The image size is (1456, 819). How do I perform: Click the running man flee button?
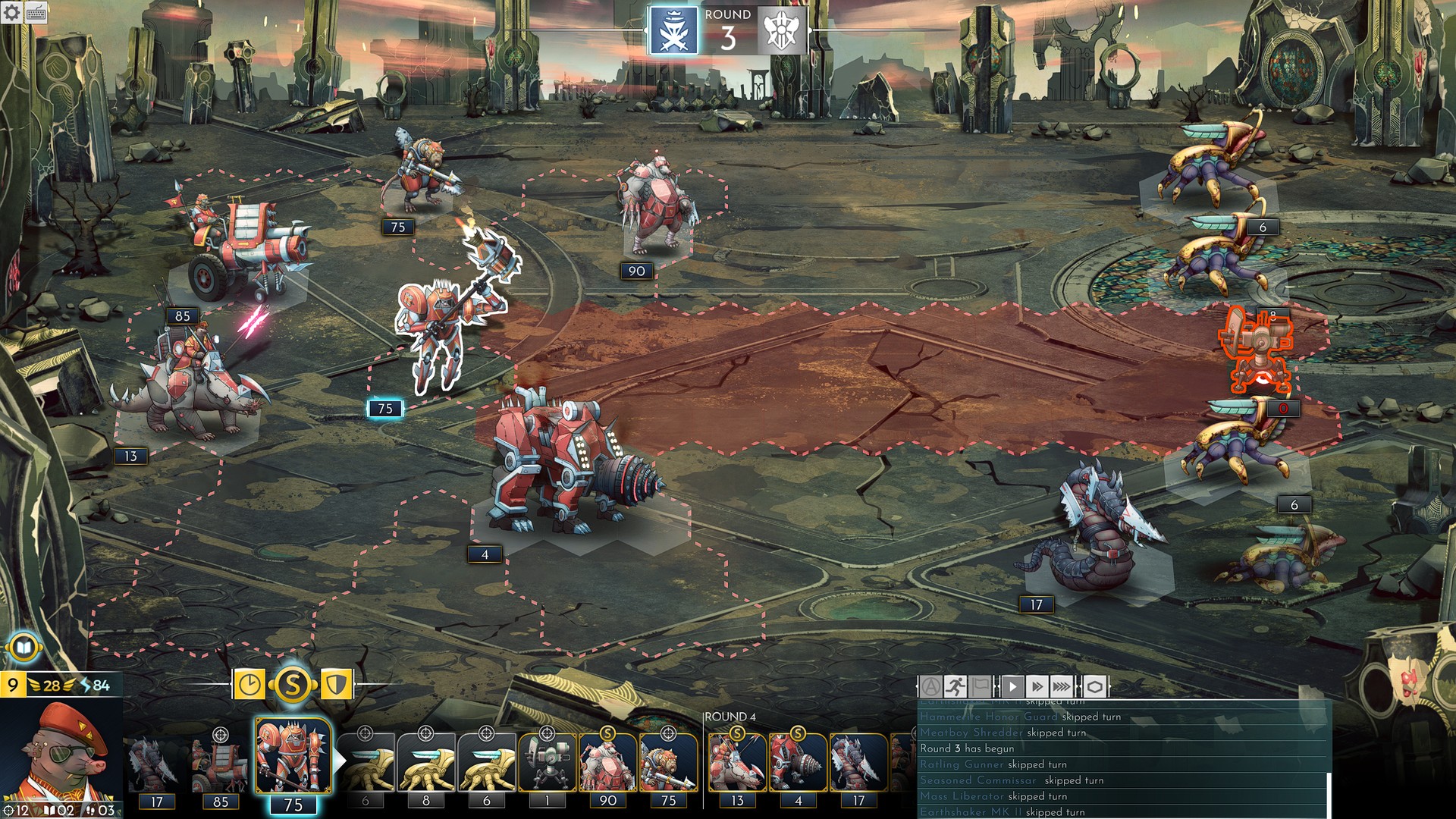point(955,687)
